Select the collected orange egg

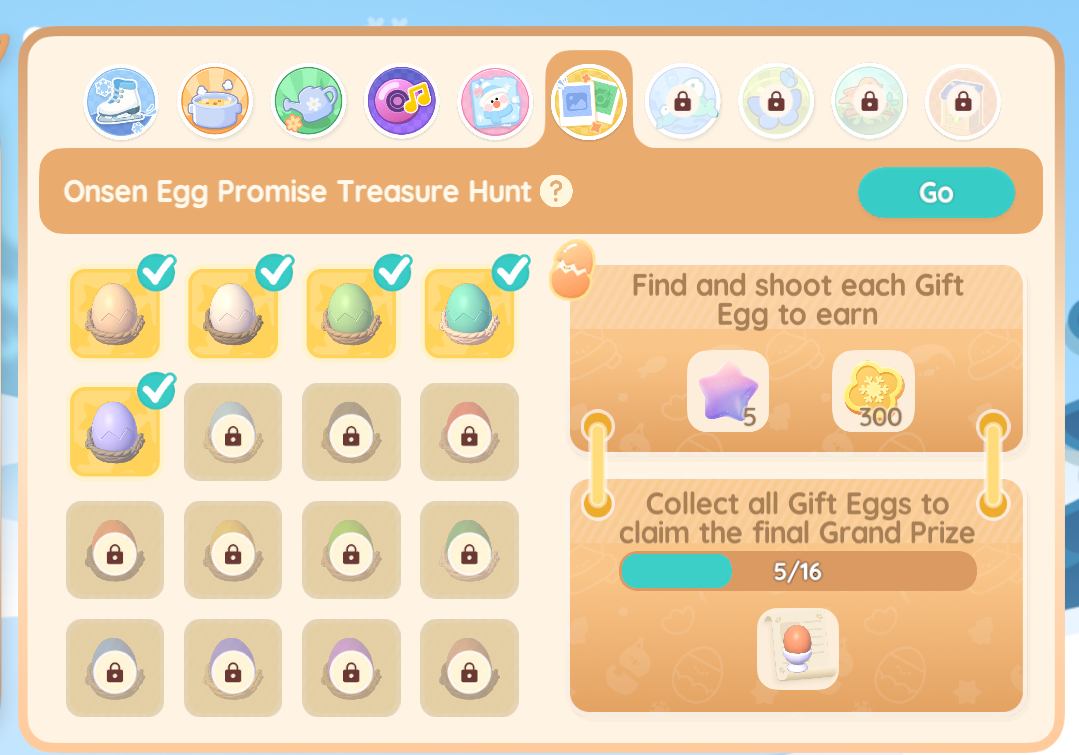[x=115, y=313]
